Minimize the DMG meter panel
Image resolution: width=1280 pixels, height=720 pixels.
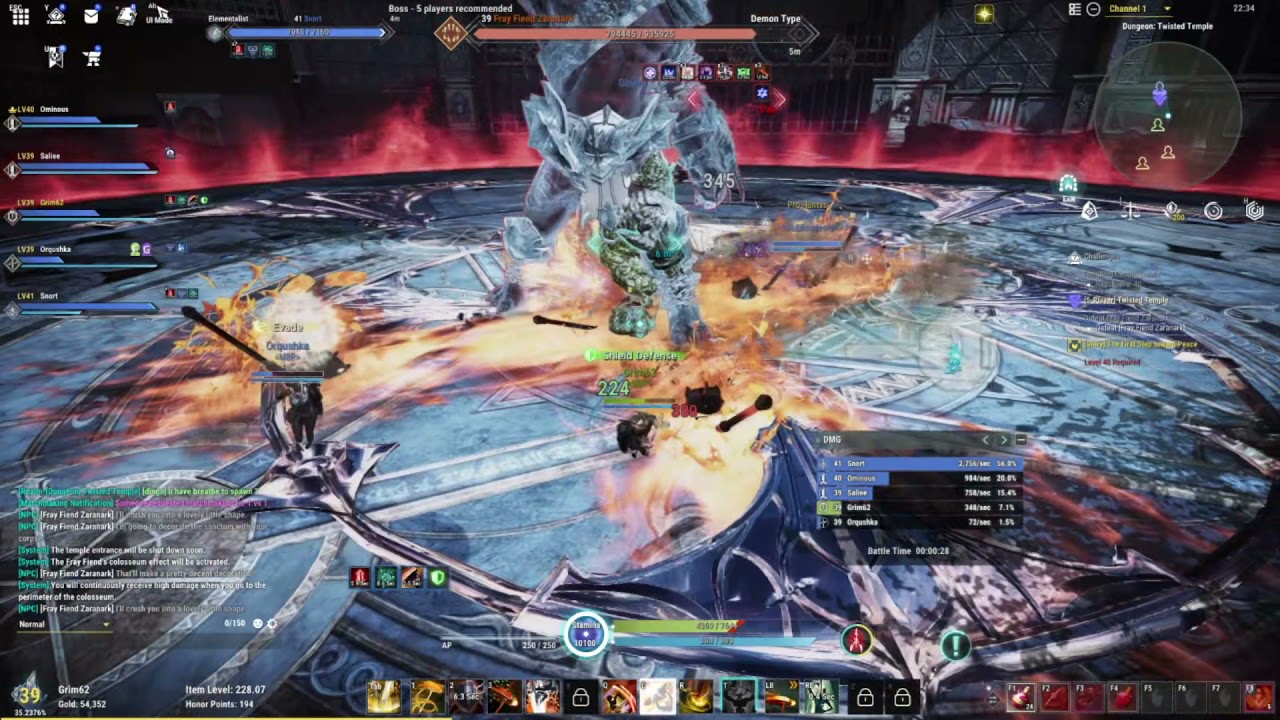click(1021, 440)
